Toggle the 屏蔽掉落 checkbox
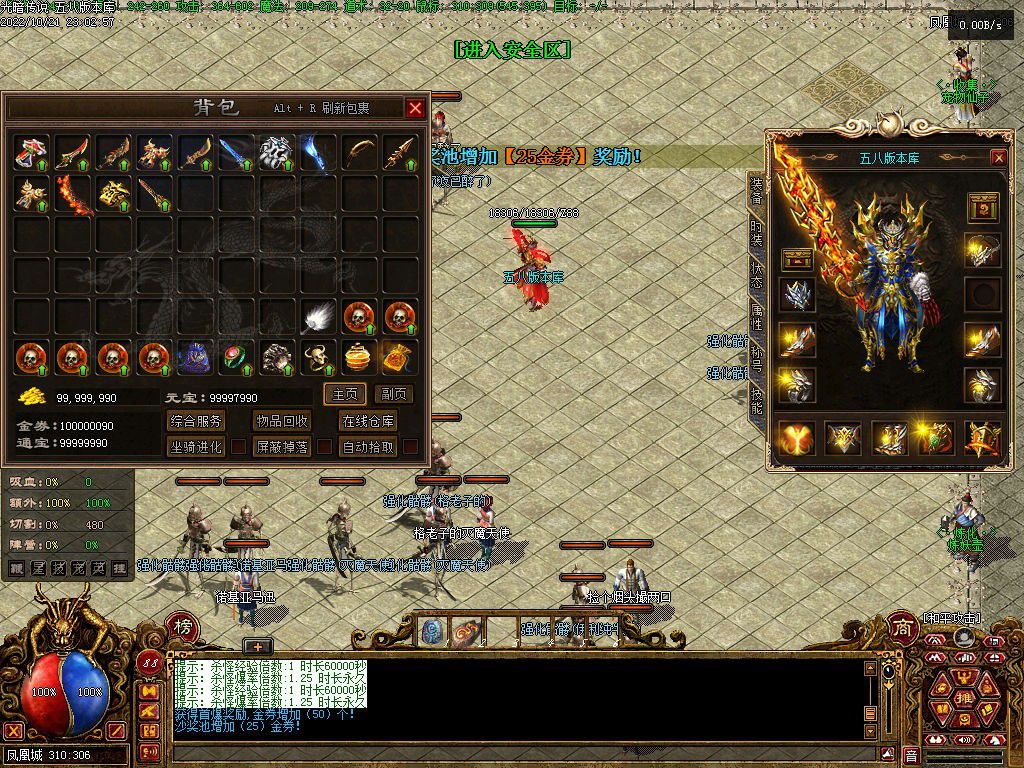 (325, 447)
